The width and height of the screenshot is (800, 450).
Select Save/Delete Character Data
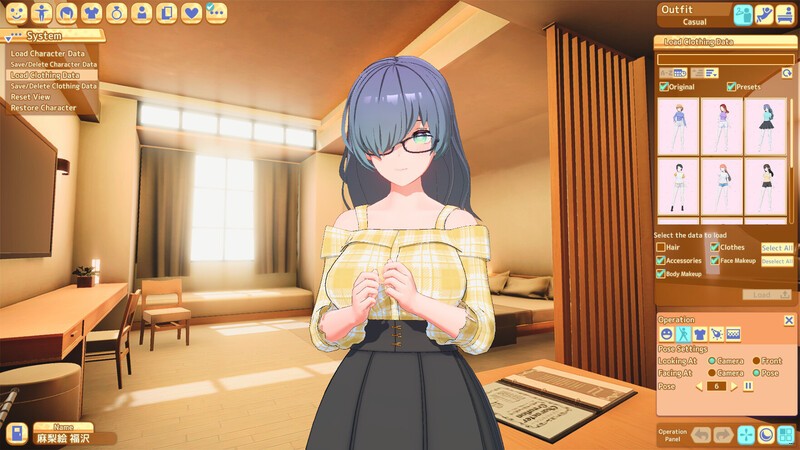pyautogui.click(x=54, y=64)
